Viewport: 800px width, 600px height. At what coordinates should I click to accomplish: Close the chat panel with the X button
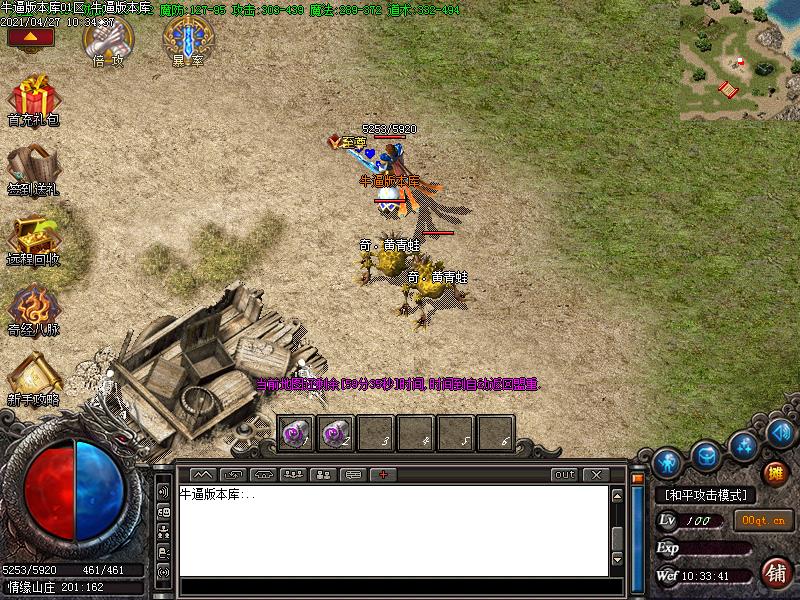click(596, 474)
